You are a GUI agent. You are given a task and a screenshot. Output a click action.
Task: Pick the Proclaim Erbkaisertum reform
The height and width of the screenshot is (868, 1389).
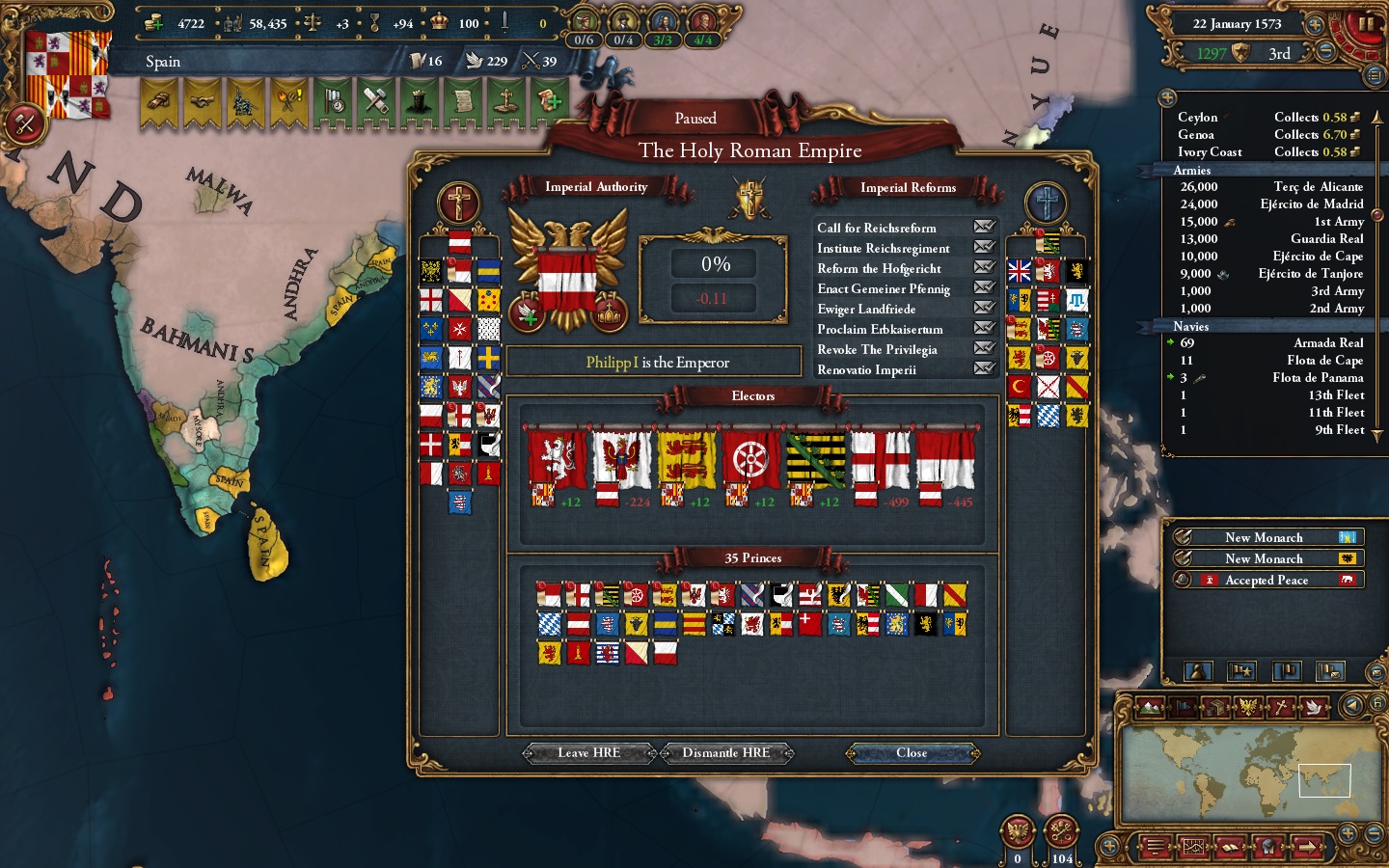tap(880, 329)
